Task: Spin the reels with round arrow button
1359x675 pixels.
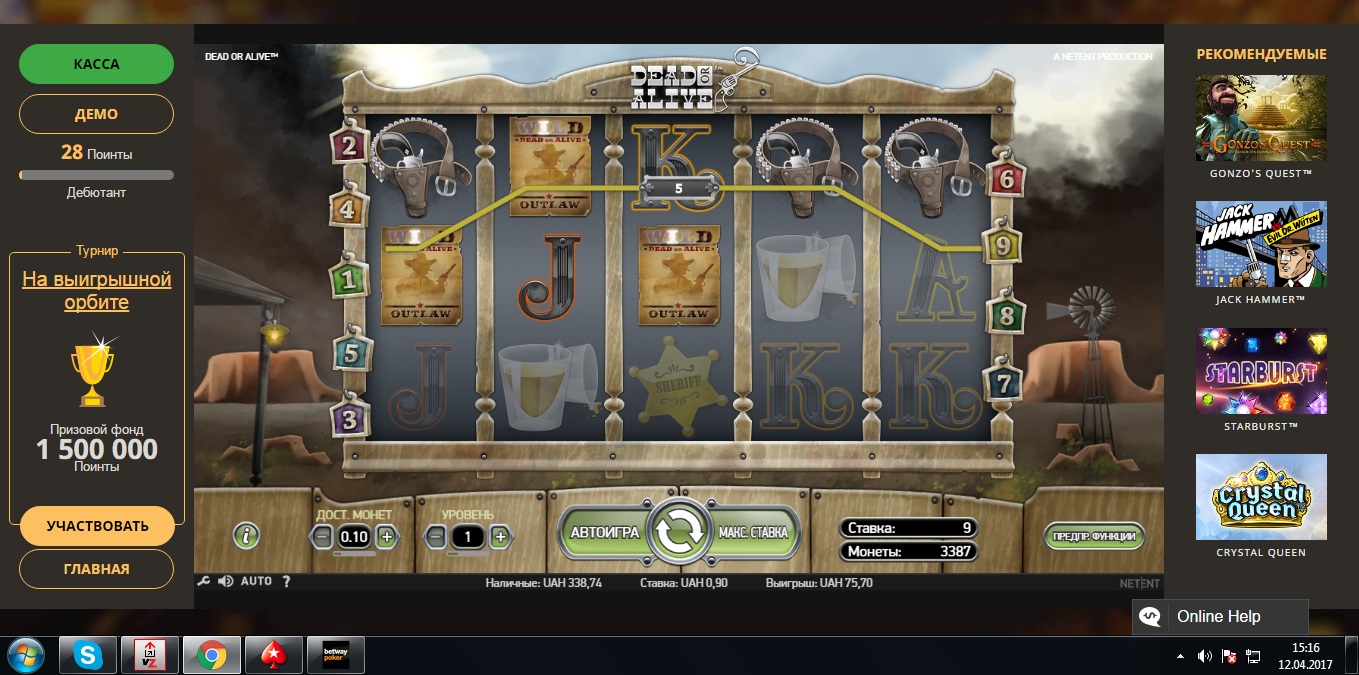Action: [679, 532]
